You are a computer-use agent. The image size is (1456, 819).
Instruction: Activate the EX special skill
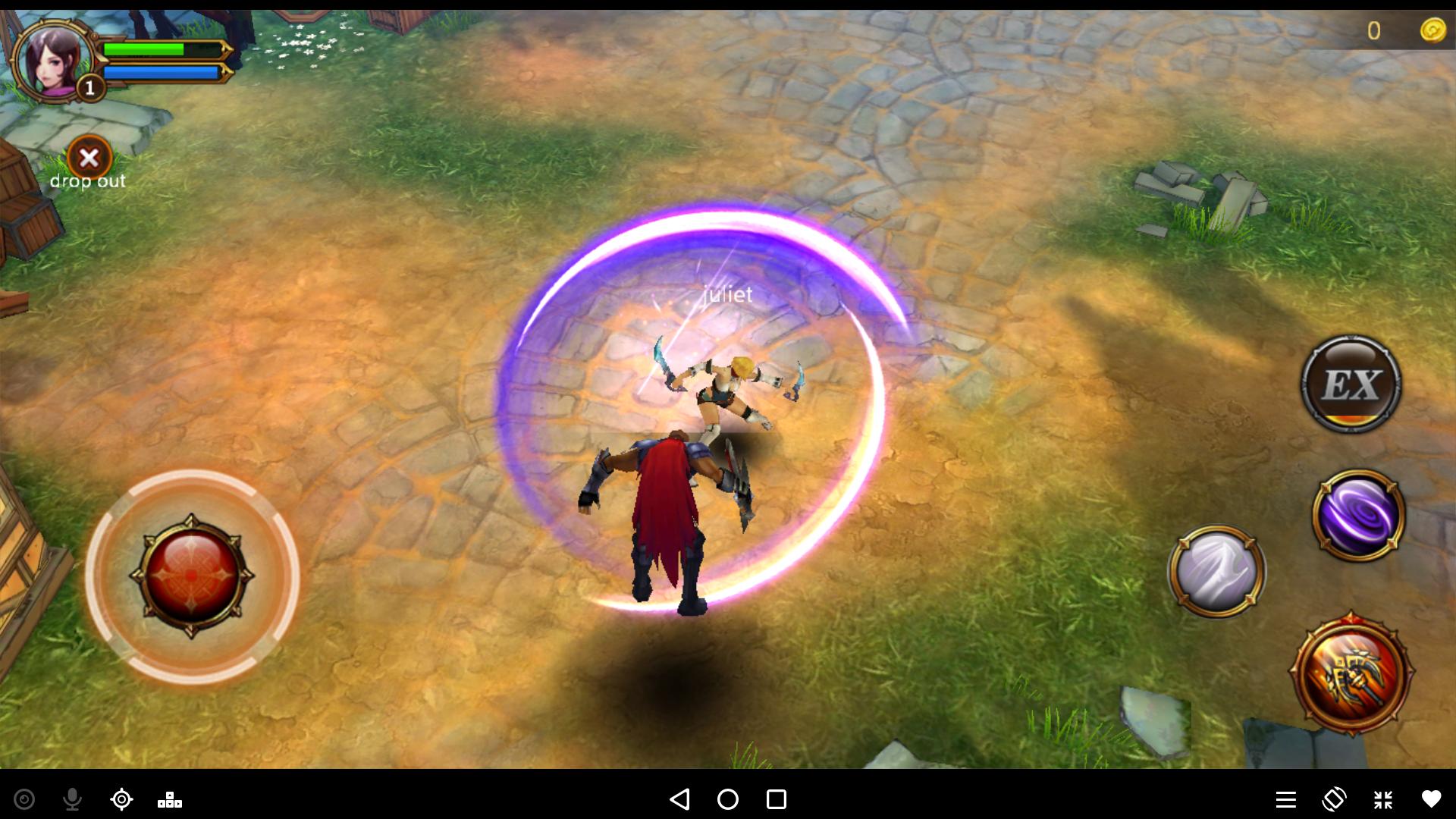[1351, 384]
